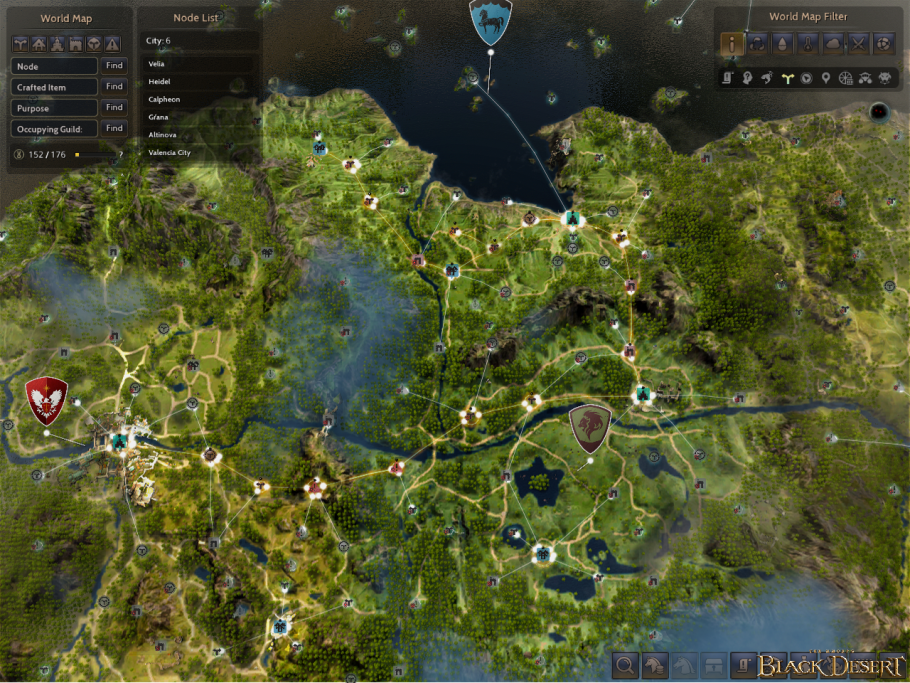Screen dimensions: 910x683
Task: Pick Calpheon in the city list
Action: pos(164,99)
